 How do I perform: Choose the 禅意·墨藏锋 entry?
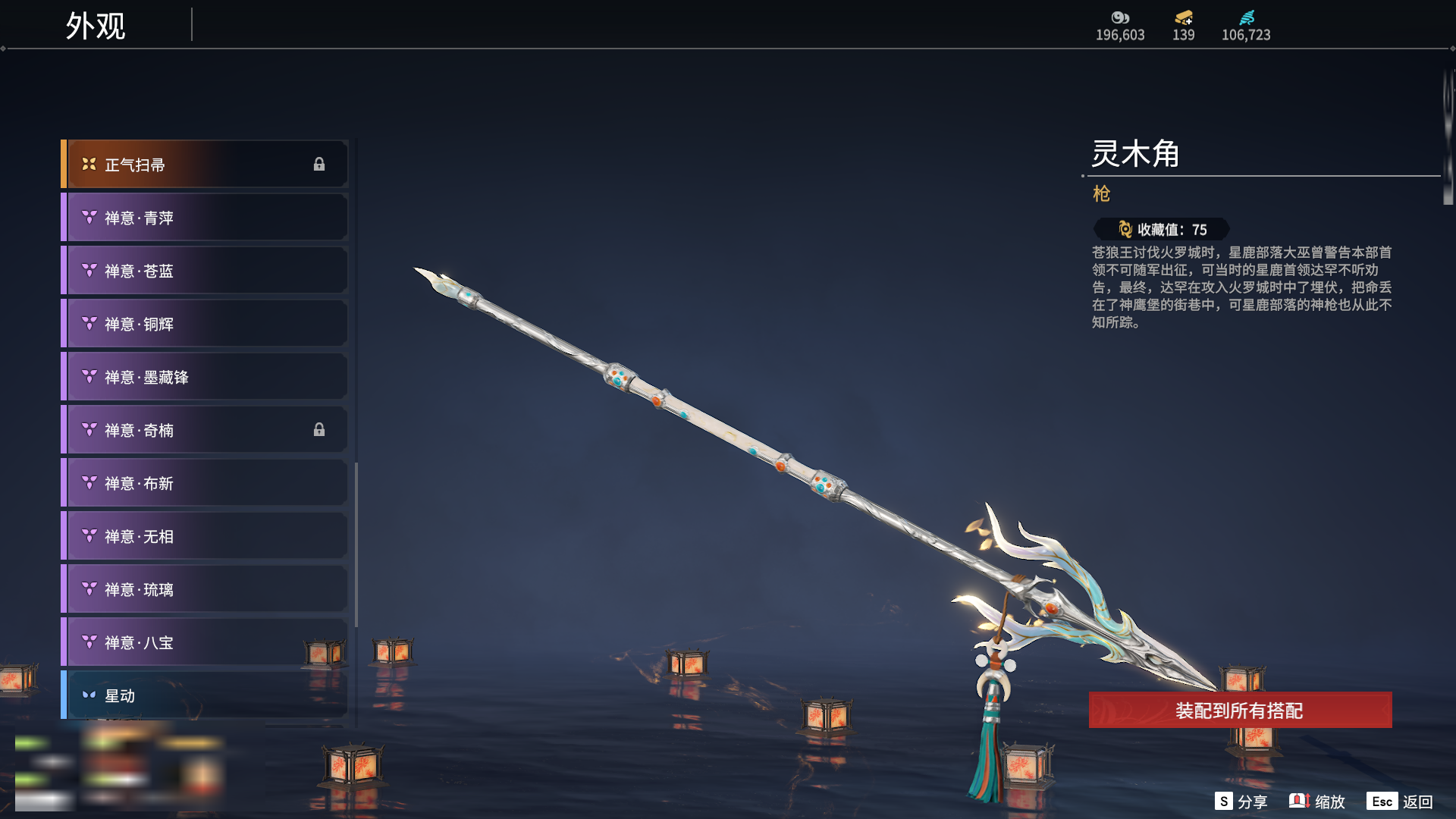[x=205, y=377]
